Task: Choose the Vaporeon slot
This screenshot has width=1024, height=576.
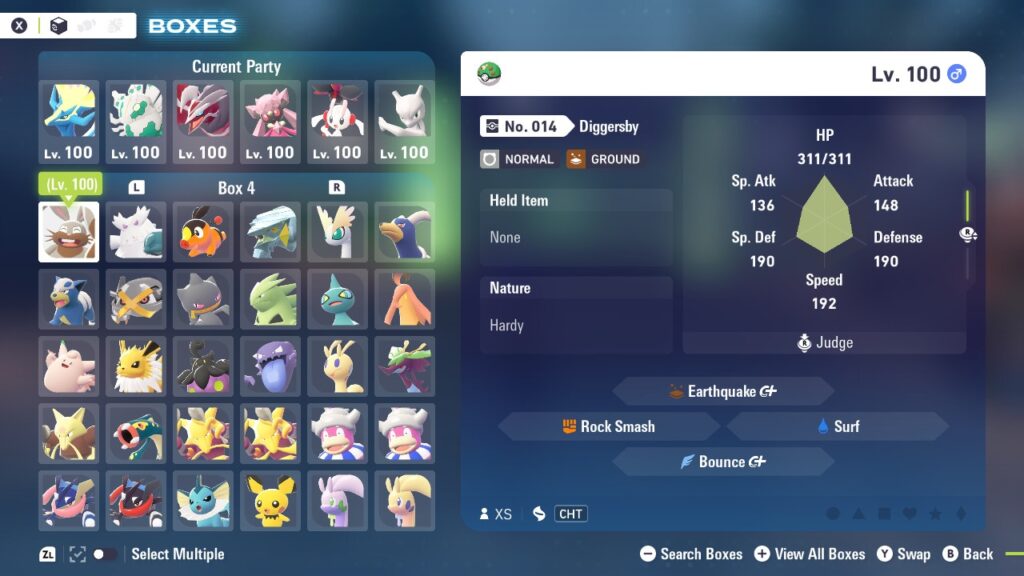Action: point(203,500)
